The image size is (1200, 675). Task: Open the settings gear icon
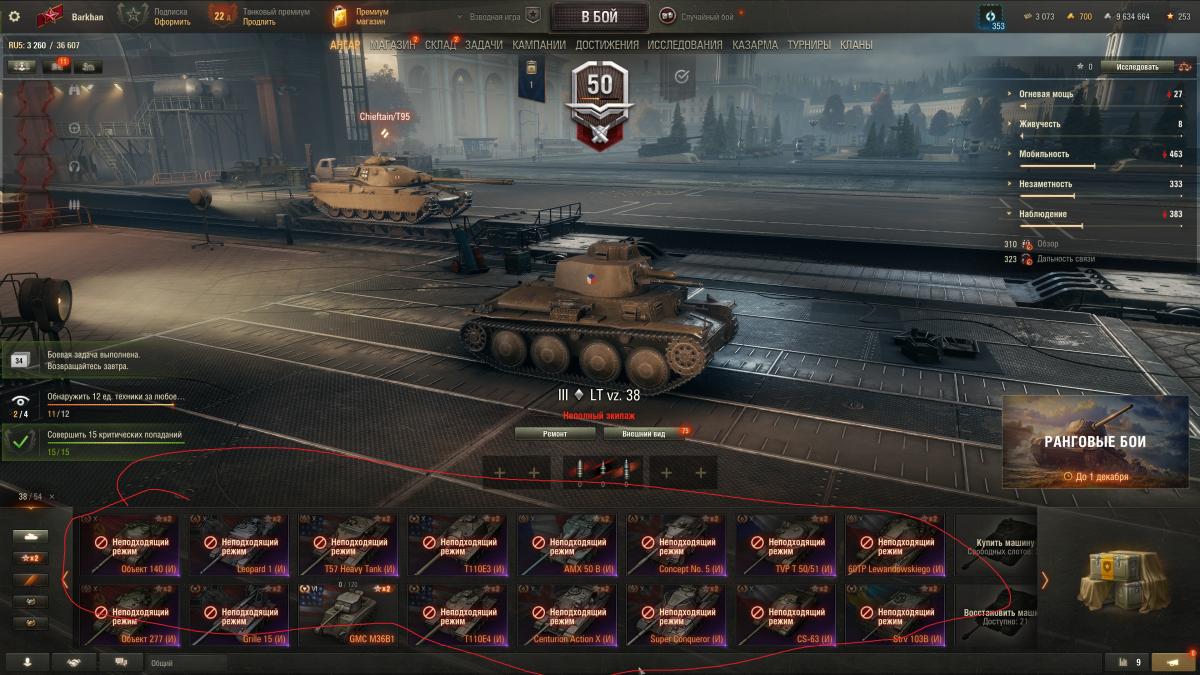click(14, 16)
